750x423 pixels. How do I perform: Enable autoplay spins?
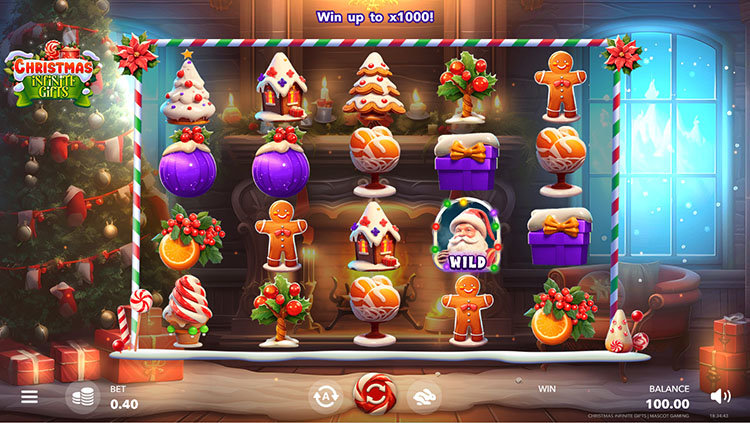(x=325, y=395)
